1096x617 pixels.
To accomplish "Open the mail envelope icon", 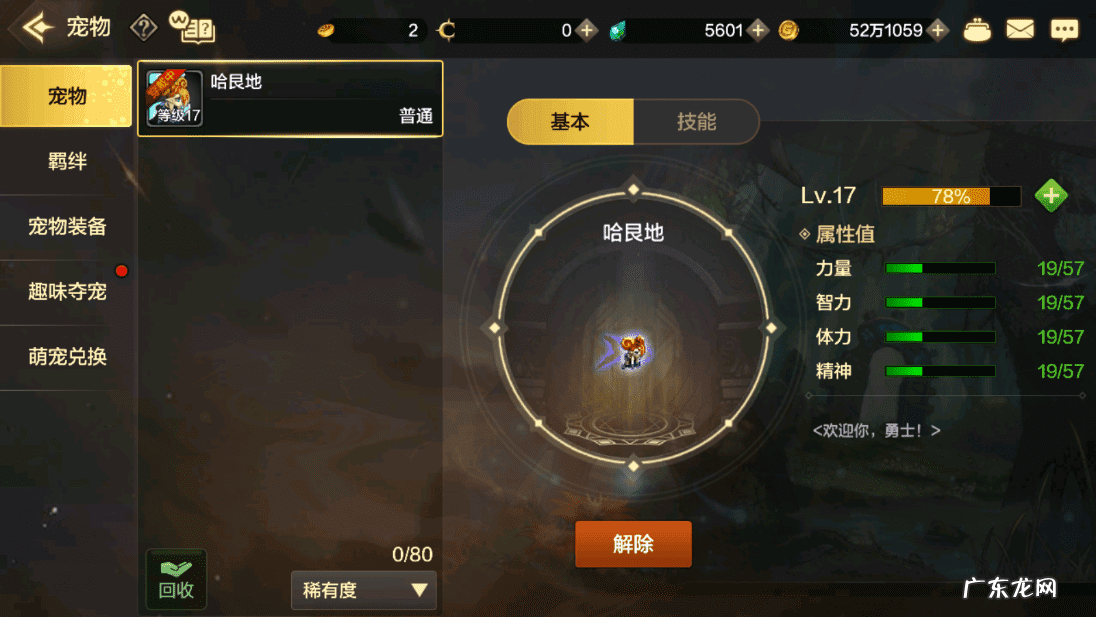I will pos(1020,30).
